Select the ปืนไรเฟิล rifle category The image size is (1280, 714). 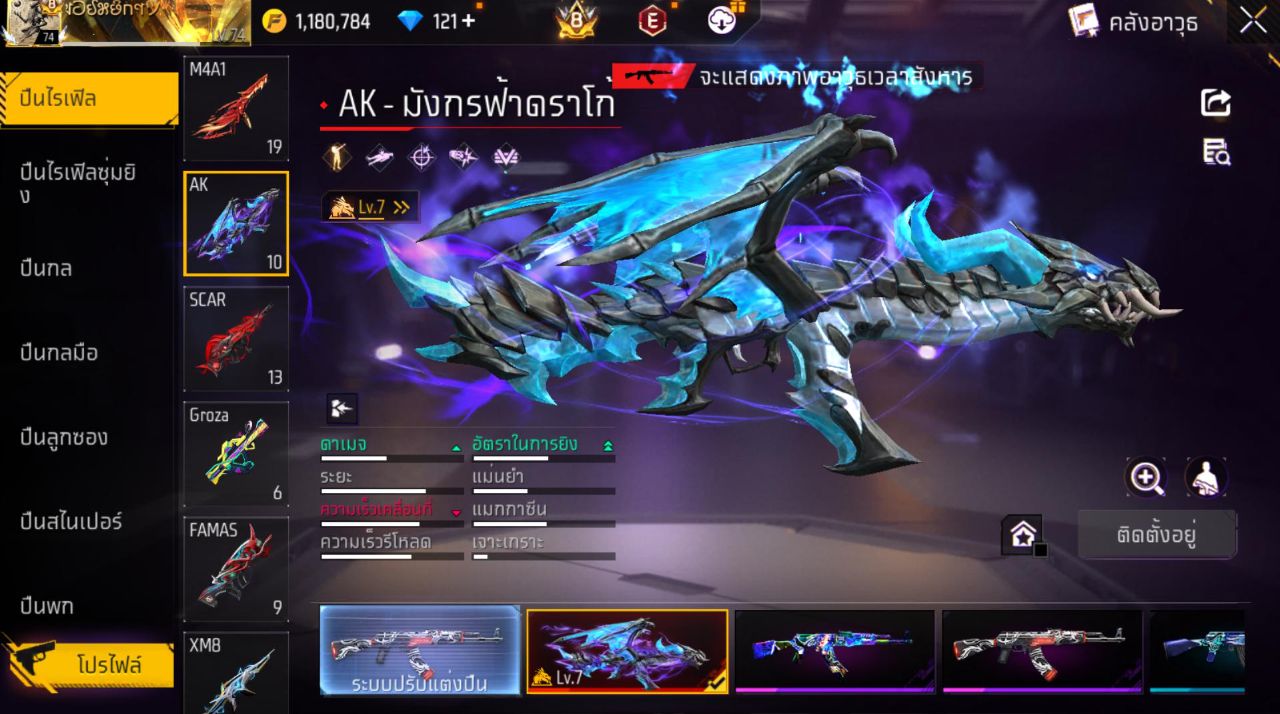pyautogui.click(x=88, y=99)
